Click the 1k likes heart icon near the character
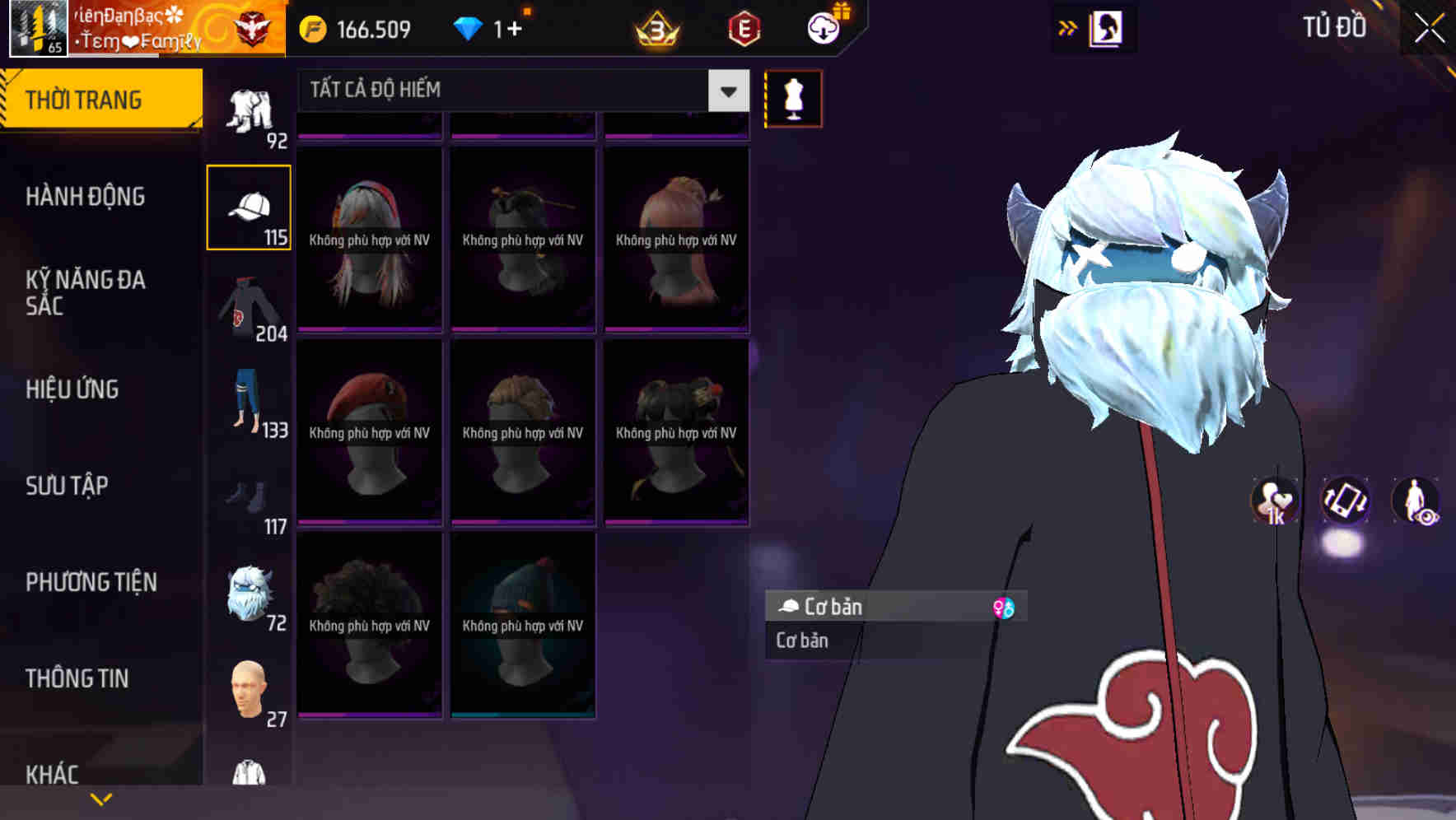1456x820 pixels. tap(1272, 501)
